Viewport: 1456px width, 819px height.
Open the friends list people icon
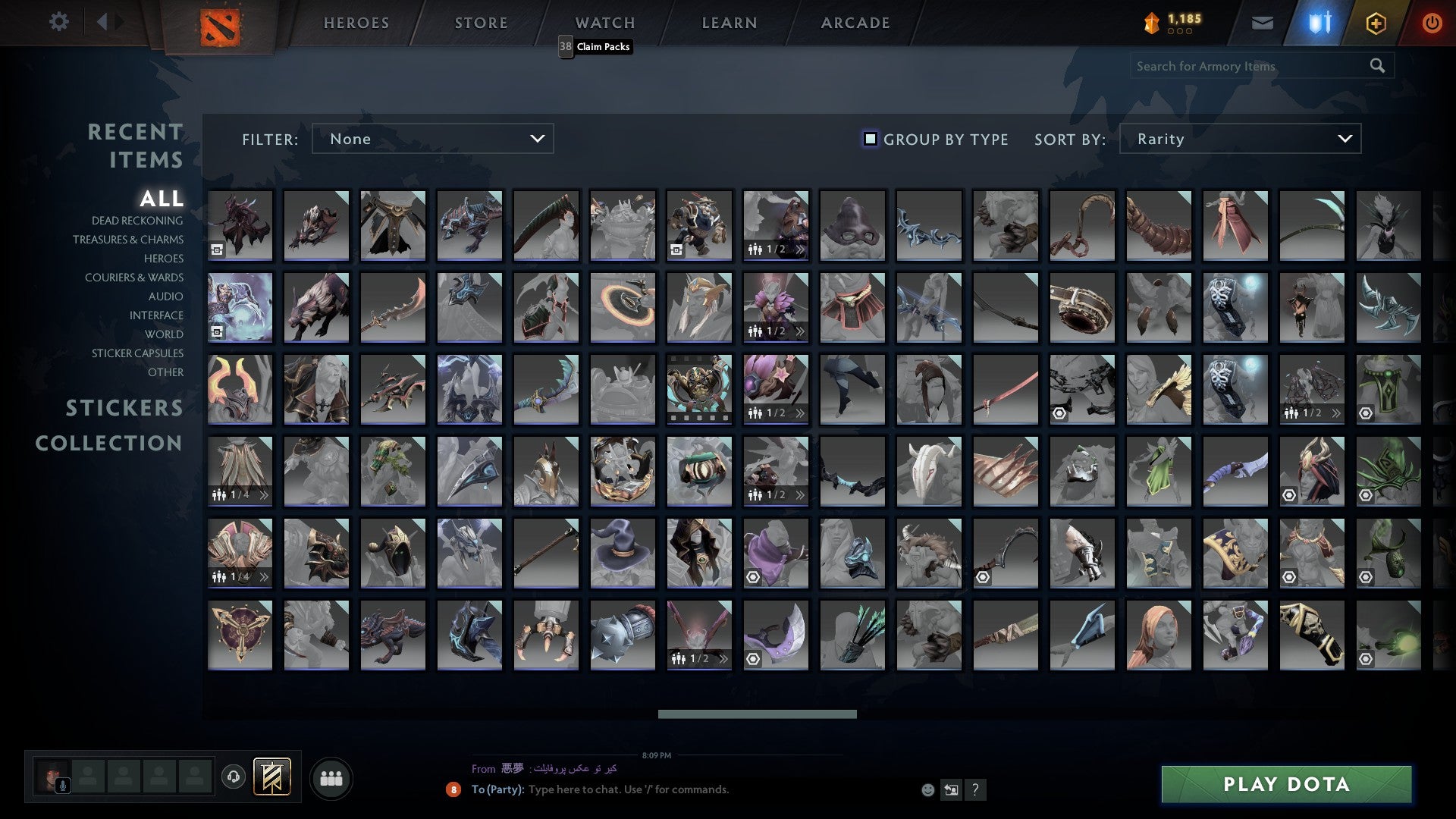click(331, 777)
